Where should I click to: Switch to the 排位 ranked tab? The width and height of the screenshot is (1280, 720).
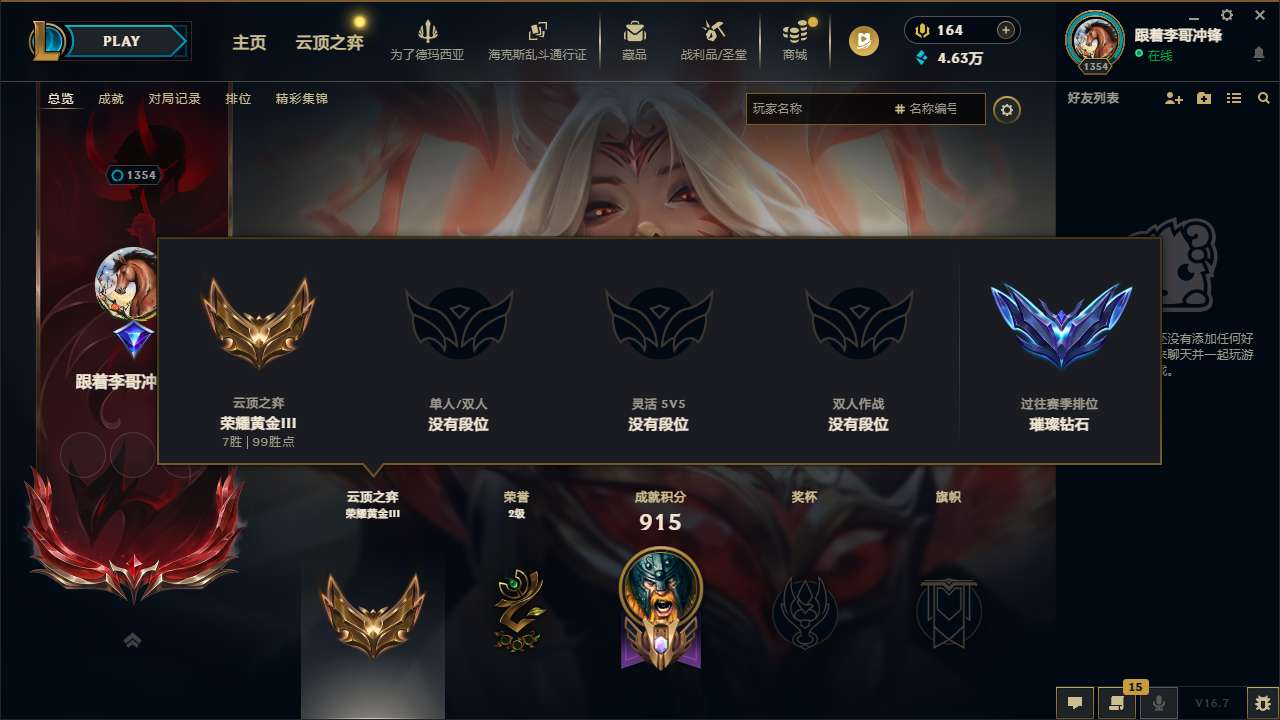click(239, 98)
